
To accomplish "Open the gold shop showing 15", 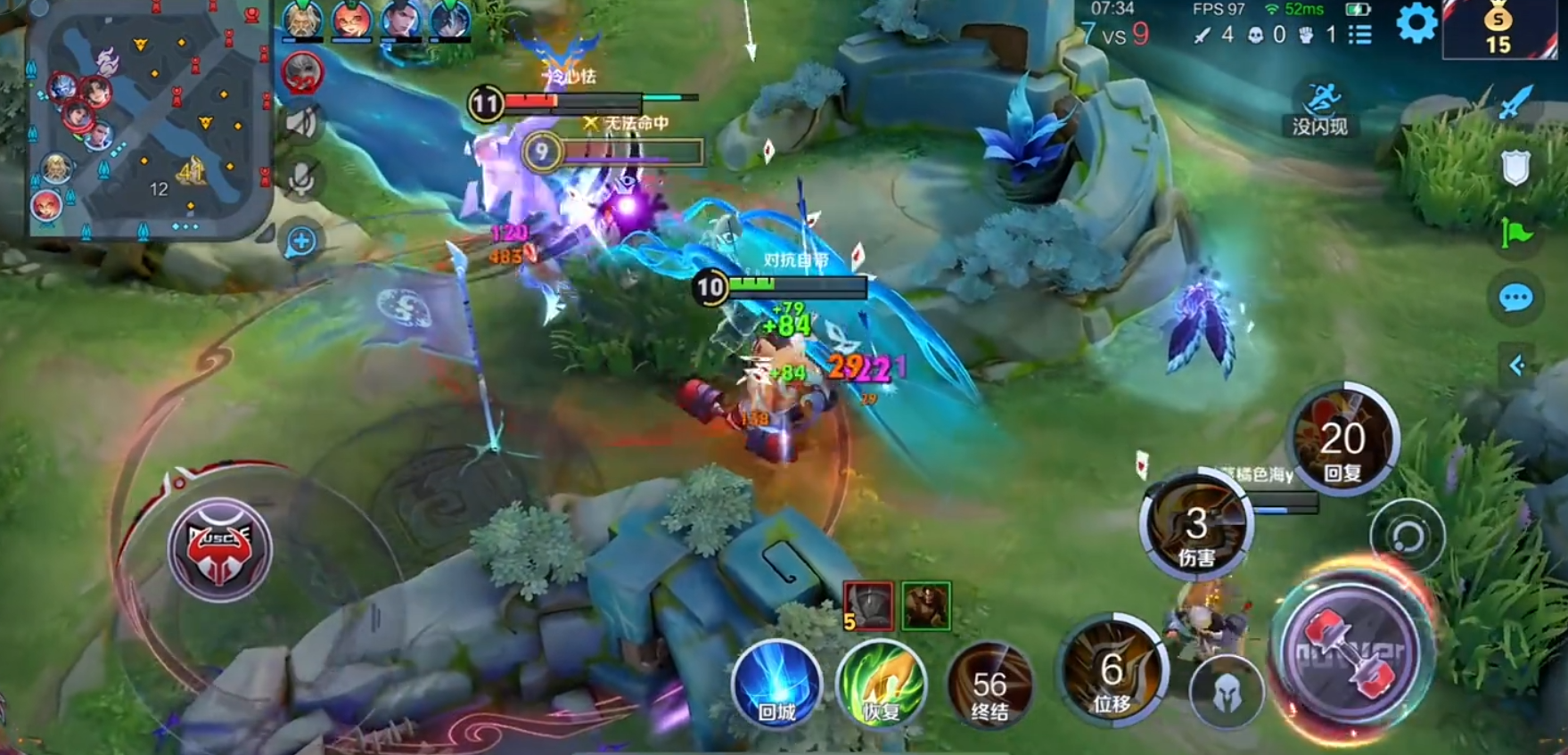I will 1498,29.
